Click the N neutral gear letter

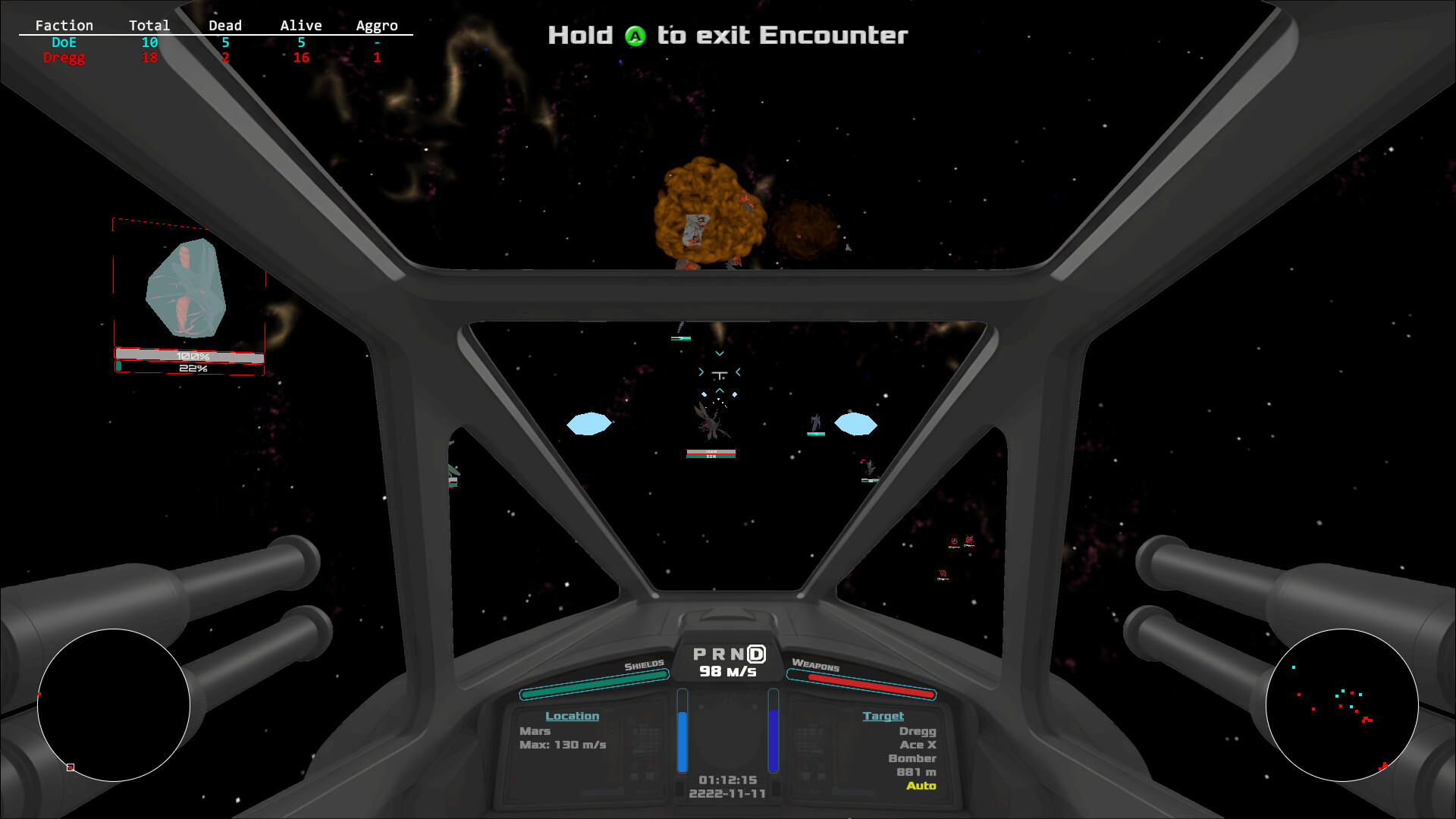(x=737, y=653)
